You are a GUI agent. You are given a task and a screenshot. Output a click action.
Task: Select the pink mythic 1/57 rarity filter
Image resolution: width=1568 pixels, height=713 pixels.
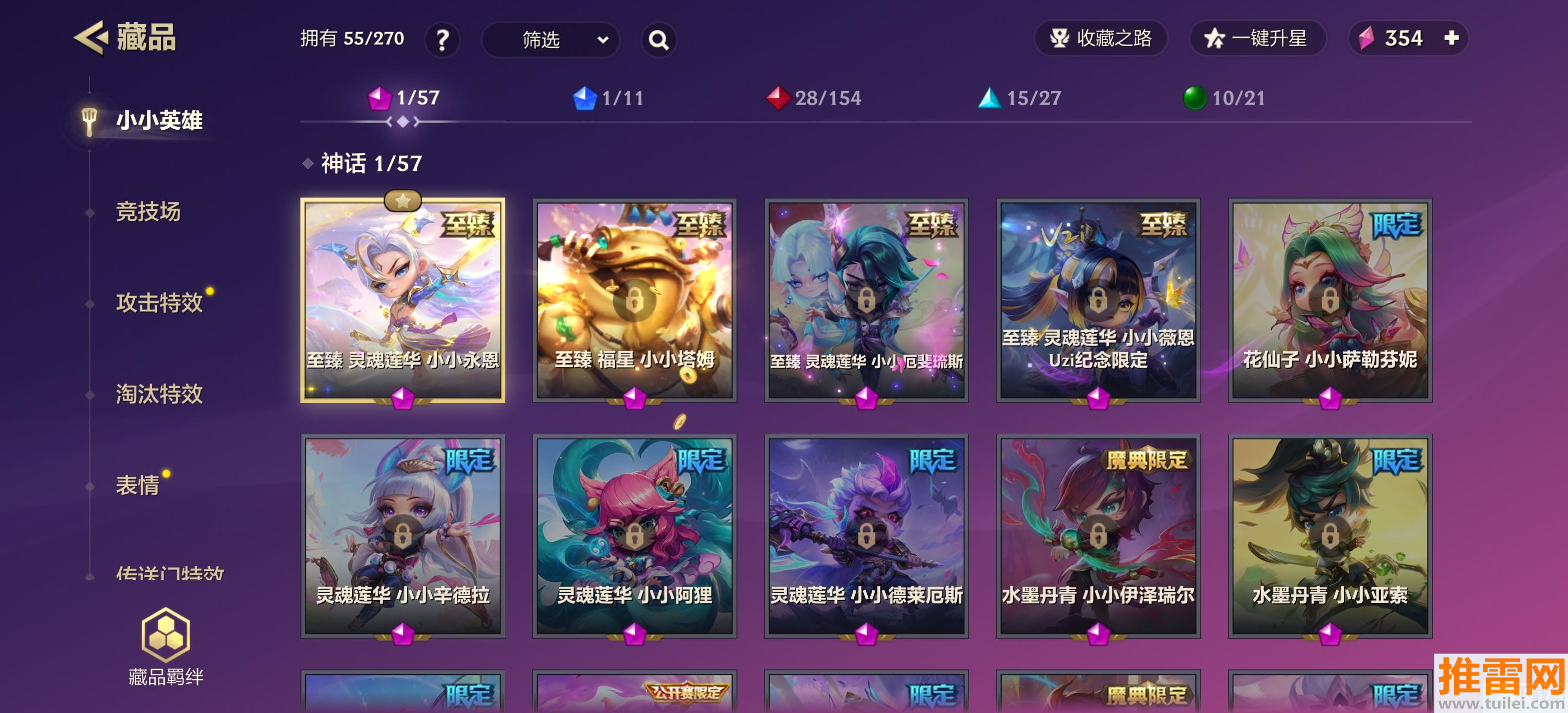click(x=405, y=98)
